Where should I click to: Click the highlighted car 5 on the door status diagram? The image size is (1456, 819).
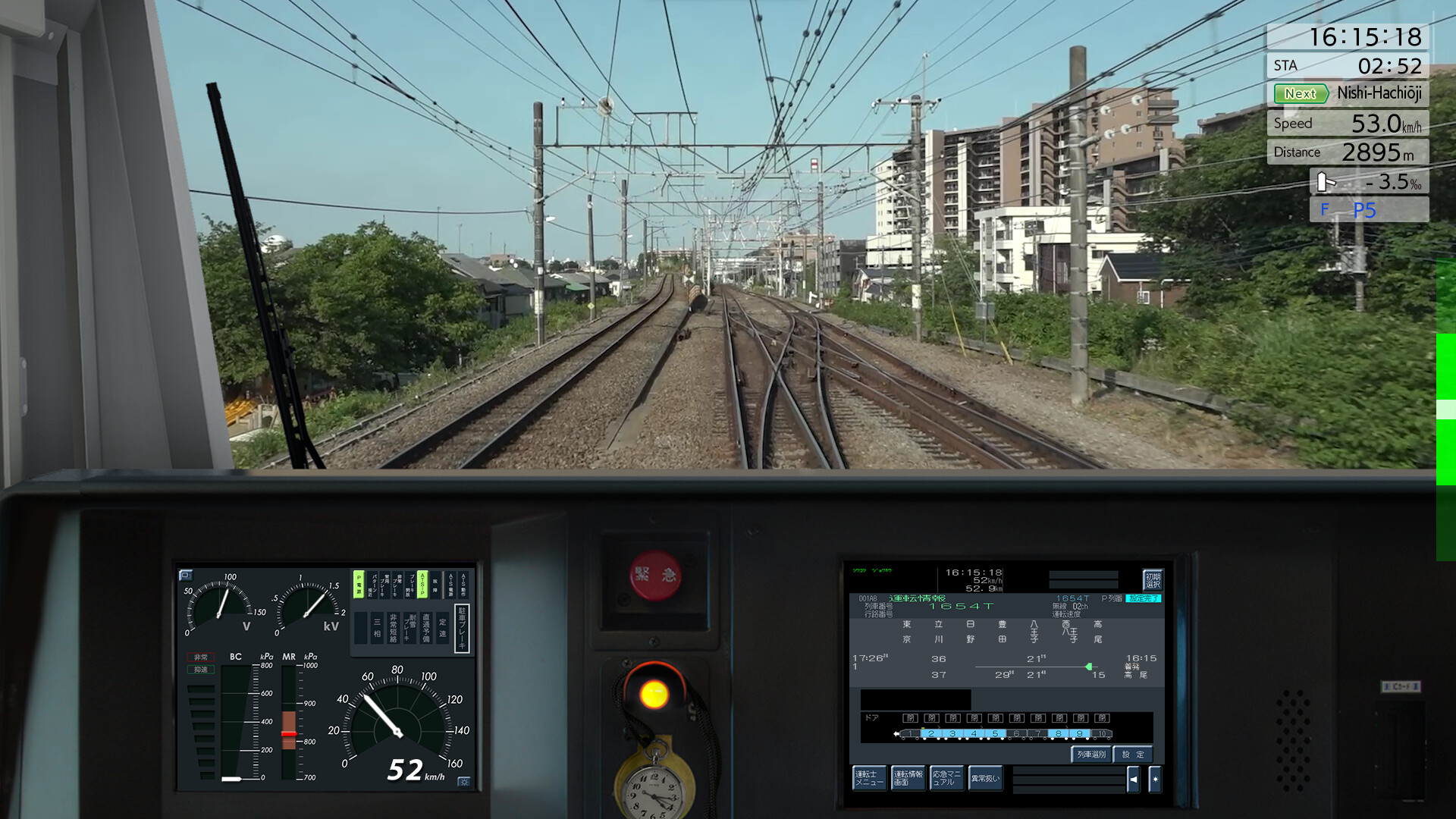pos(995,733)
